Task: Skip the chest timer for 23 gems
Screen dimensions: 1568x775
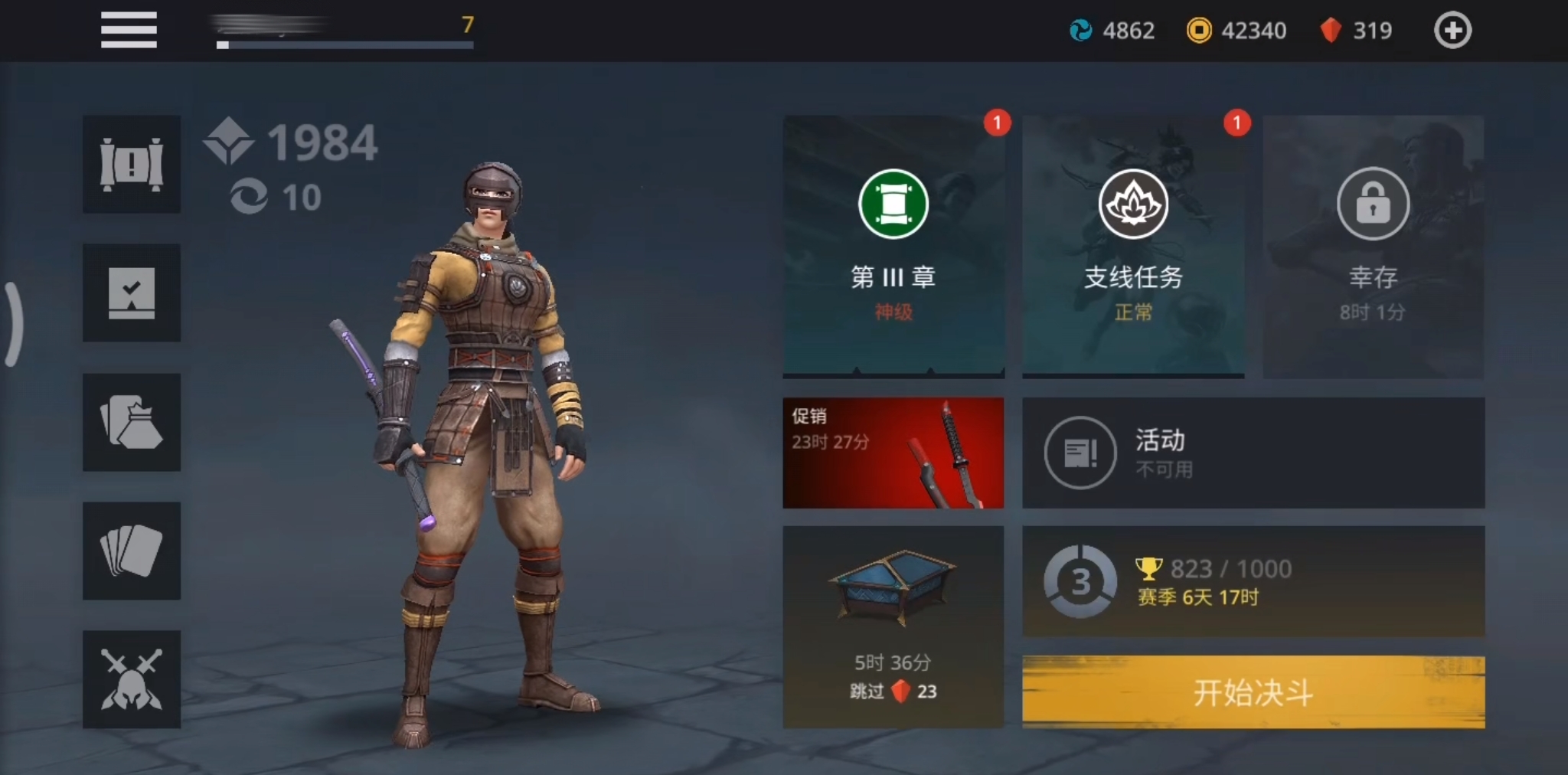Action: coord(893,691)
